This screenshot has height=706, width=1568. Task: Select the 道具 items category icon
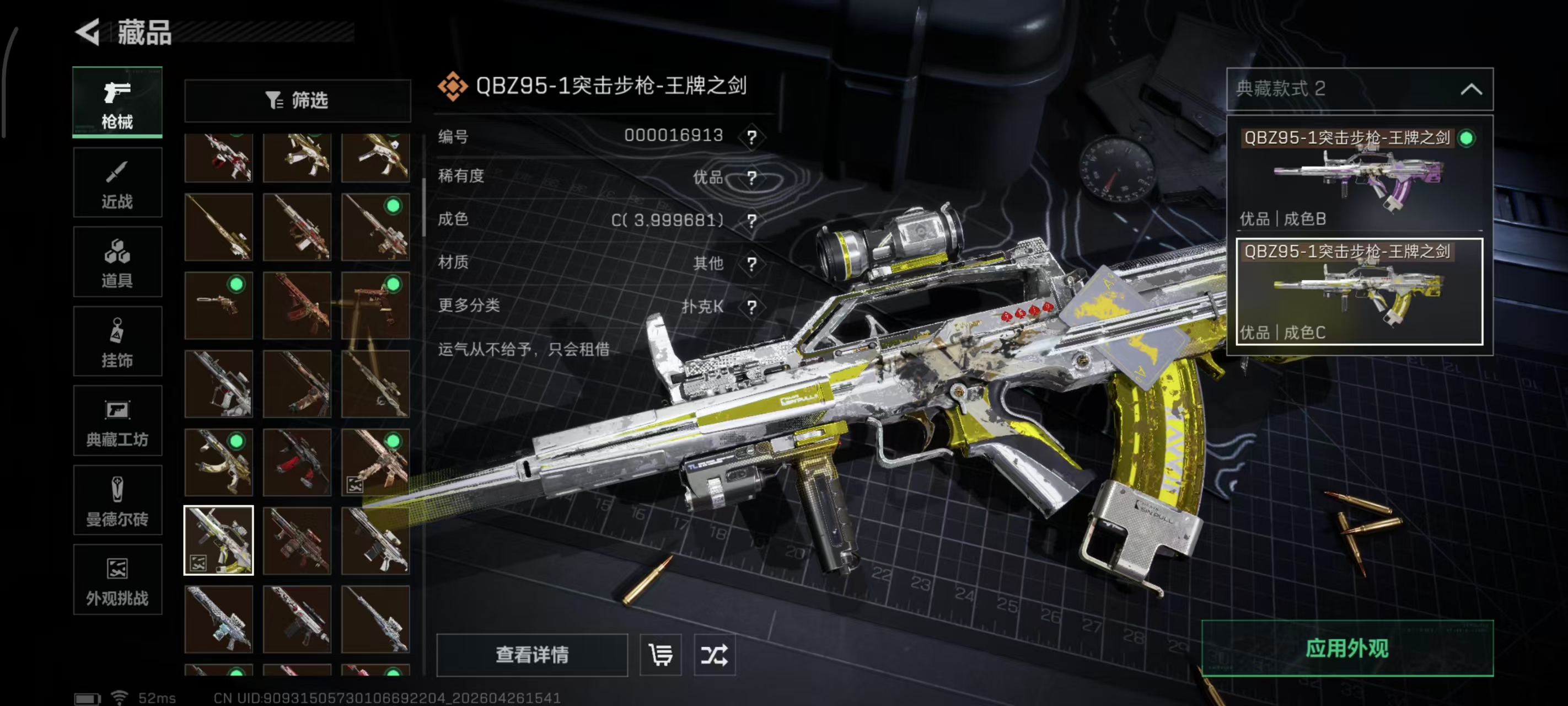[x=117, y=262]
